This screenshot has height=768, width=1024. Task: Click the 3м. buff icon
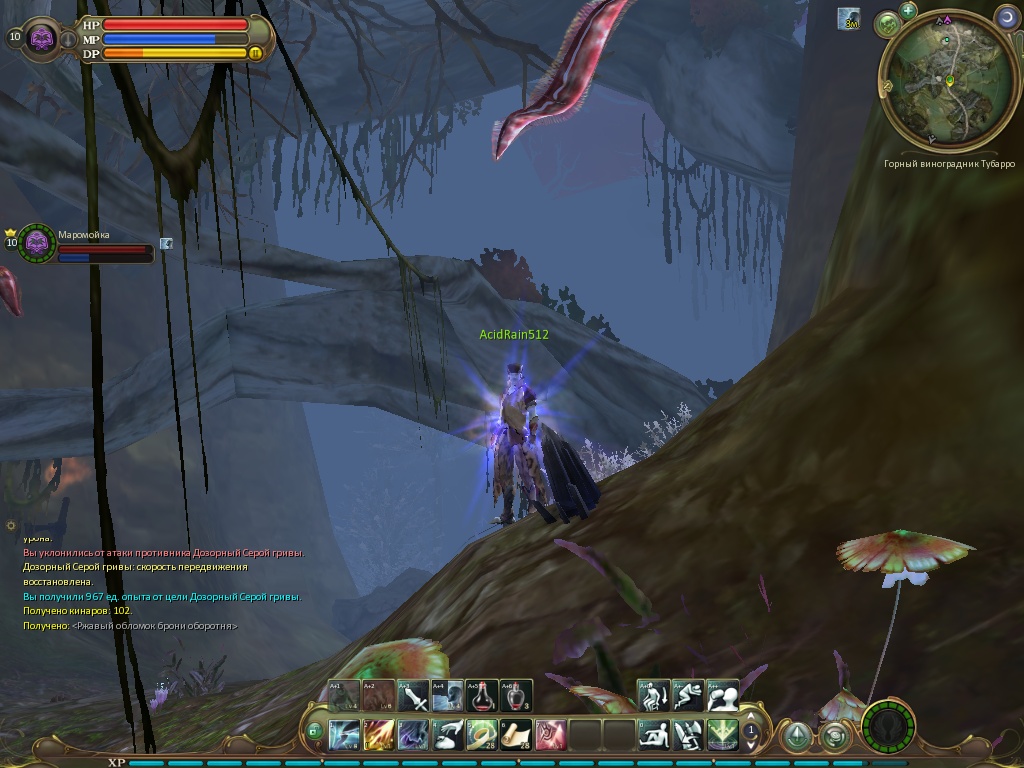click(849, 18)
